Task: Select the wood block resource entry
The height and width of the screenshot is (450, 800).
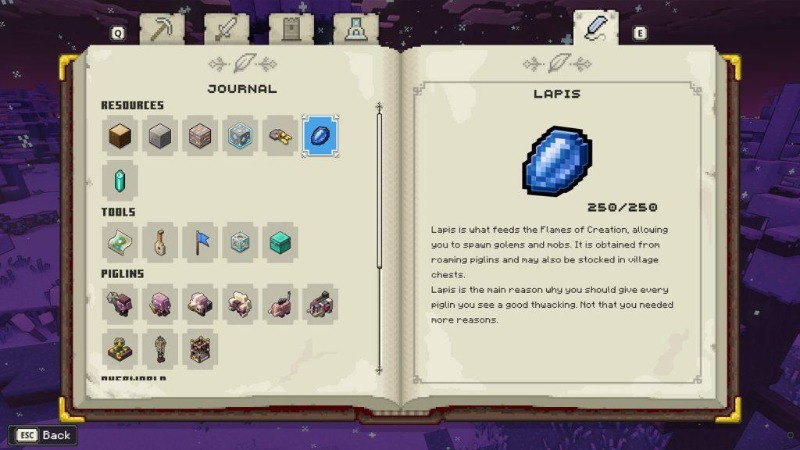Action: [122, 136]
